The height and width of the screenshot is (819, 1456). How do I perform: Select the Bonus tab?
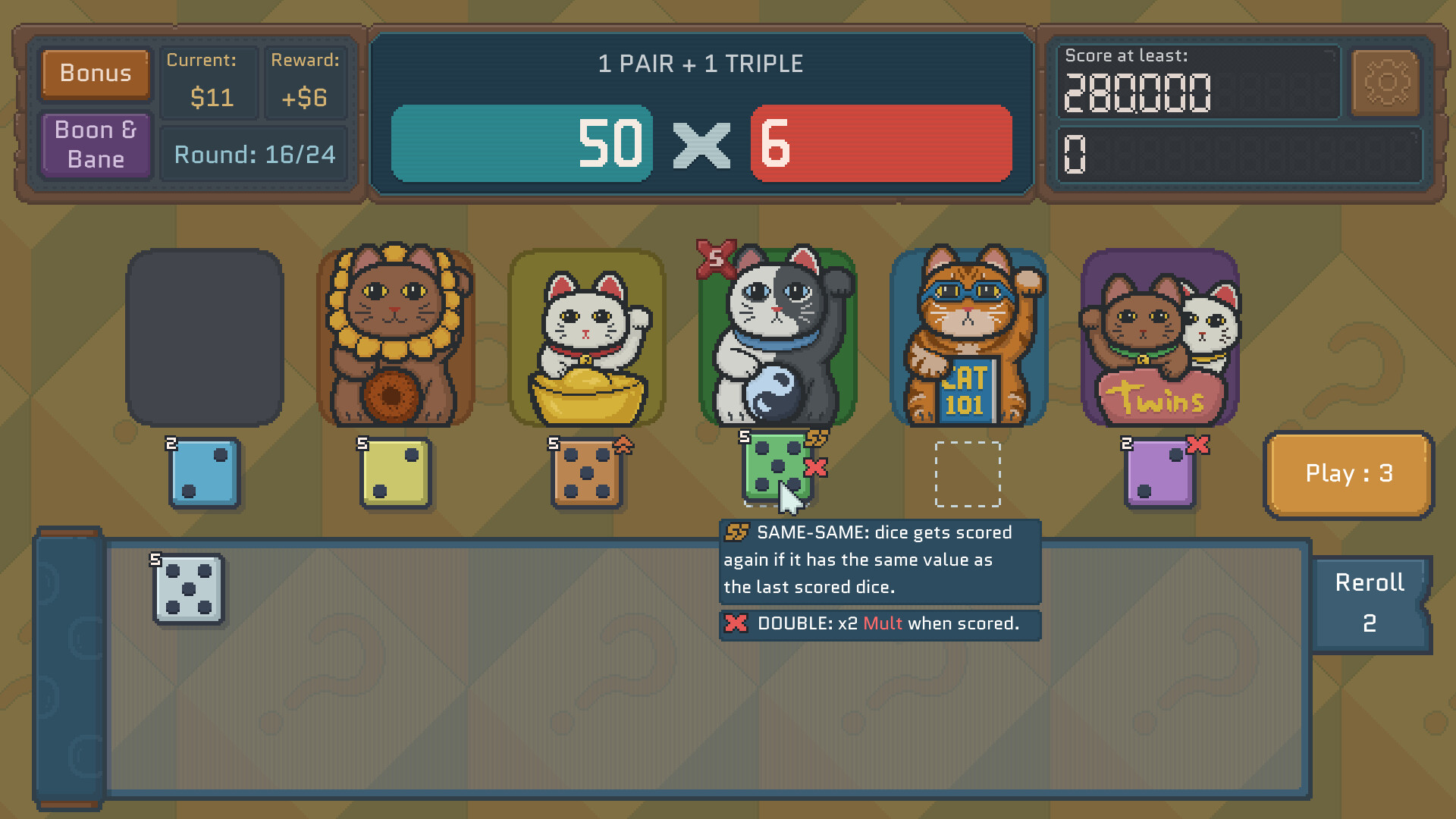pos(95,74)
